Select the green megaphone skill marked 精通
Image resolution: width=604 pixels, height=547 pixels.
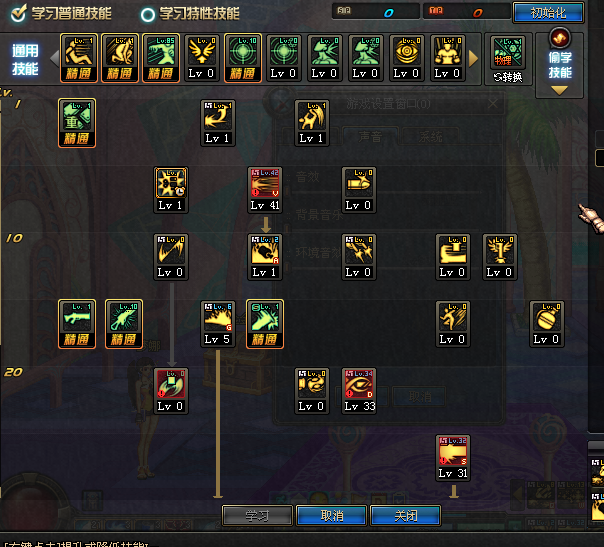coord(77,118)
